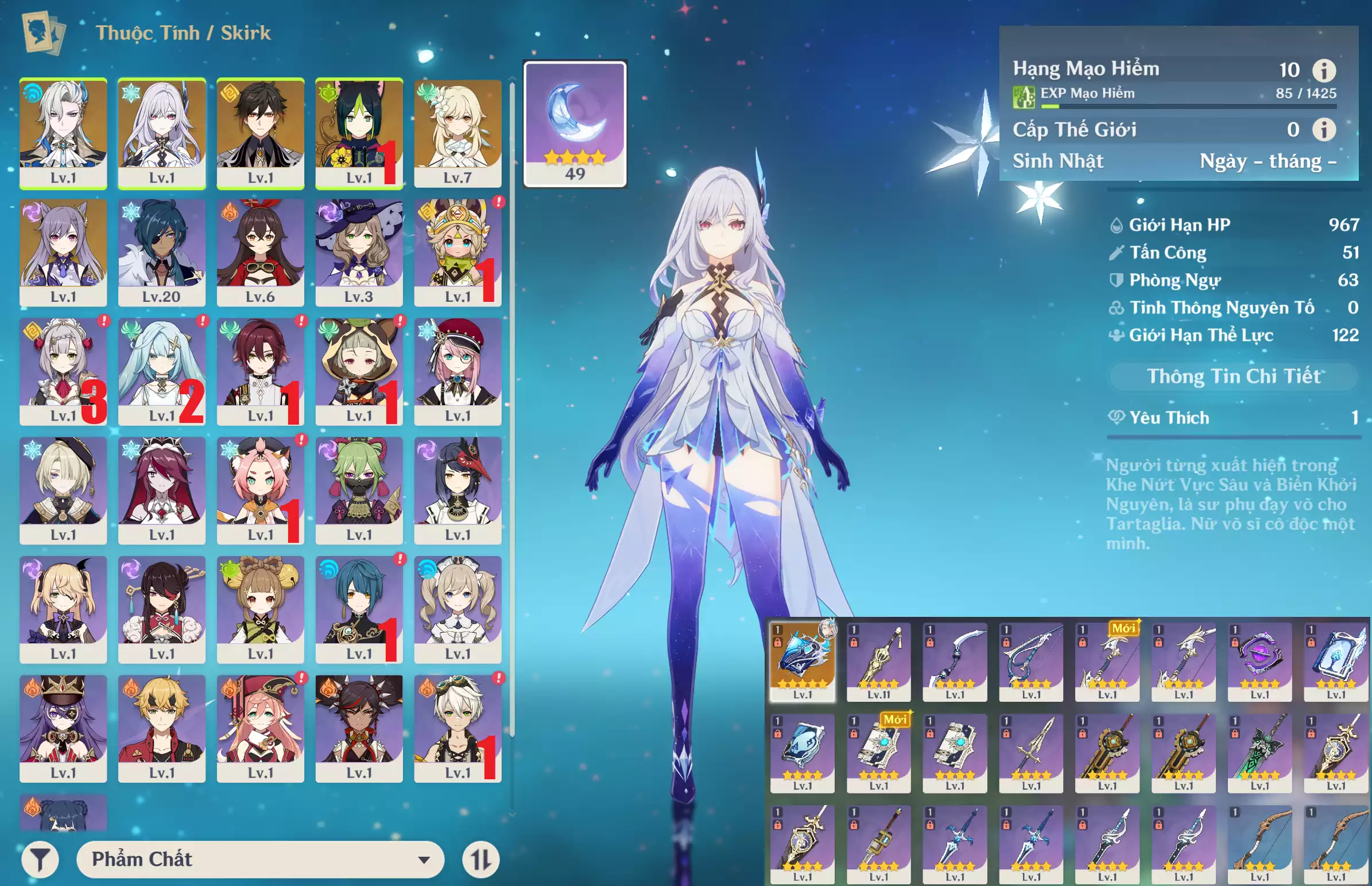
Task: Select the 5-star weapon with orange background
Action: click(x=803, y=660)
